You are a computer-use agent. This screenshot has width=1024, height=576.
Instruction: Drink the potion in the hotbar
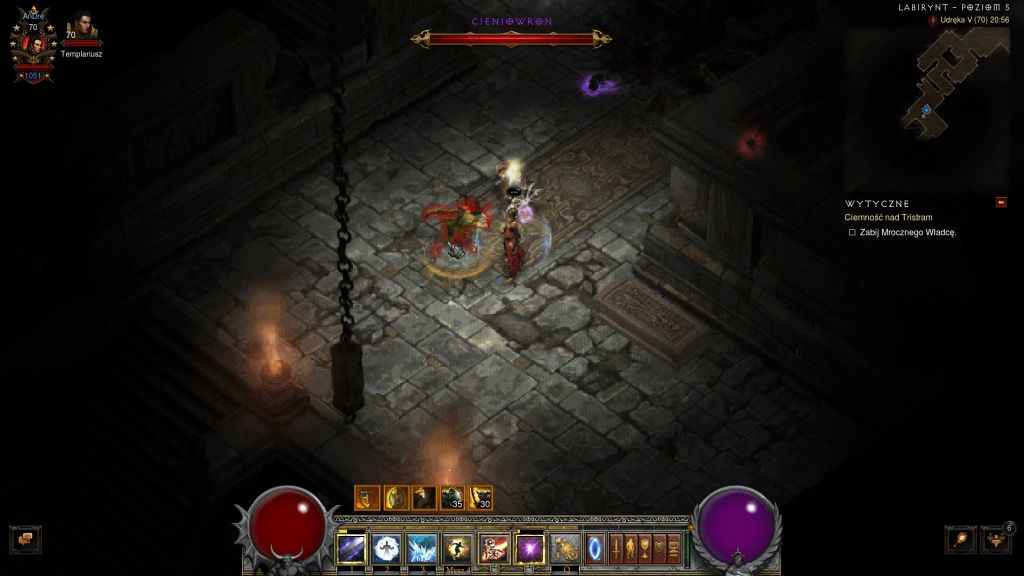565,548
